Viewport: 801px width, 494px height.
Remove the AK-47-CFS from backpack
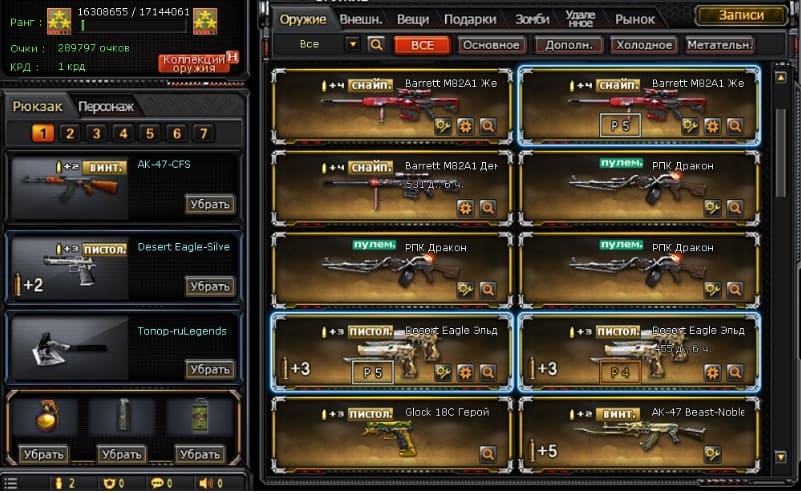click(x=210, y=204)
